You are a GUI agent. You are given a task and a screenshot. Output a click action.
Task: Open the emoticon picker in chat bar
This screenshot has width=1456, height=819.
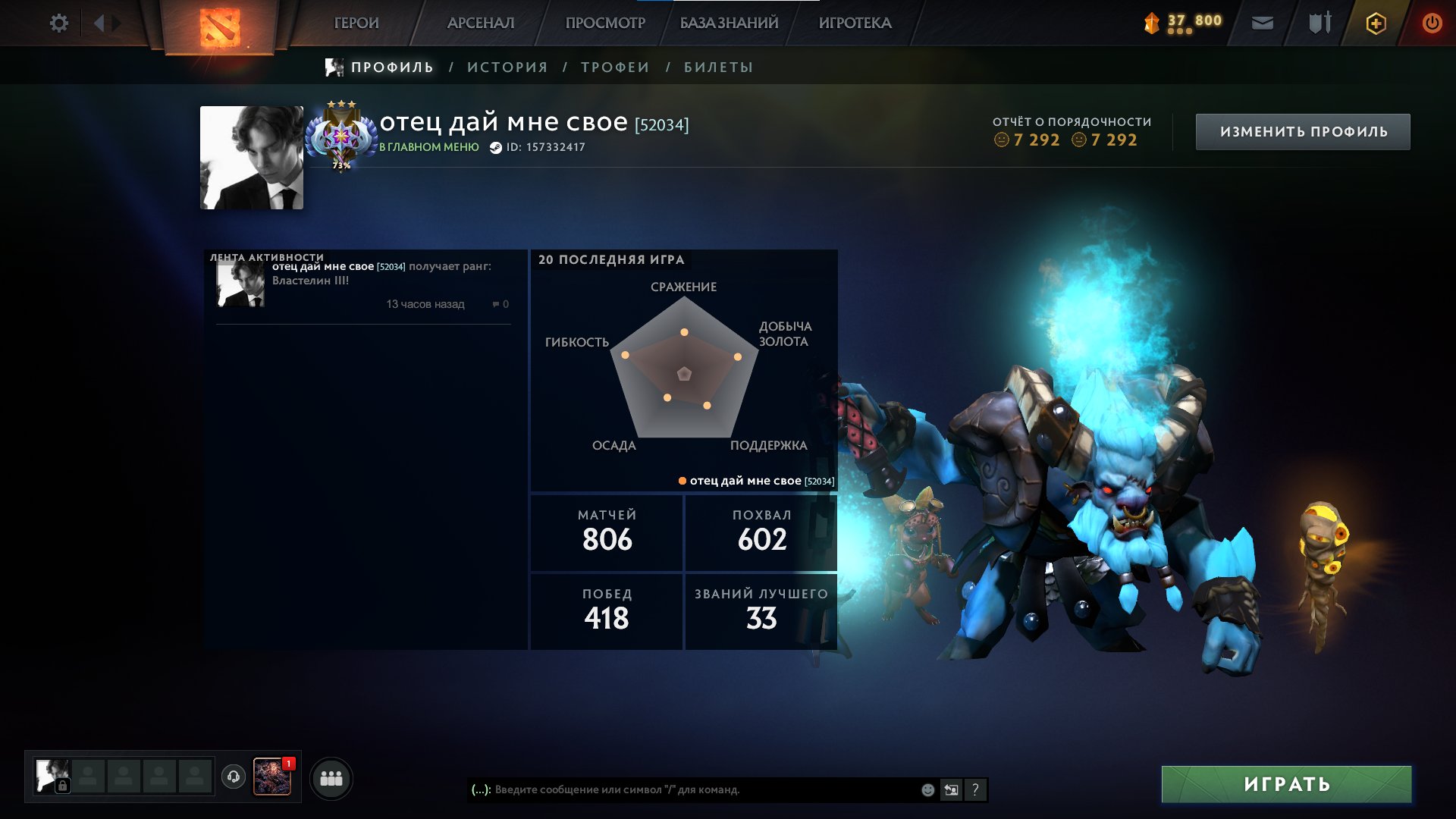point(927,789)
